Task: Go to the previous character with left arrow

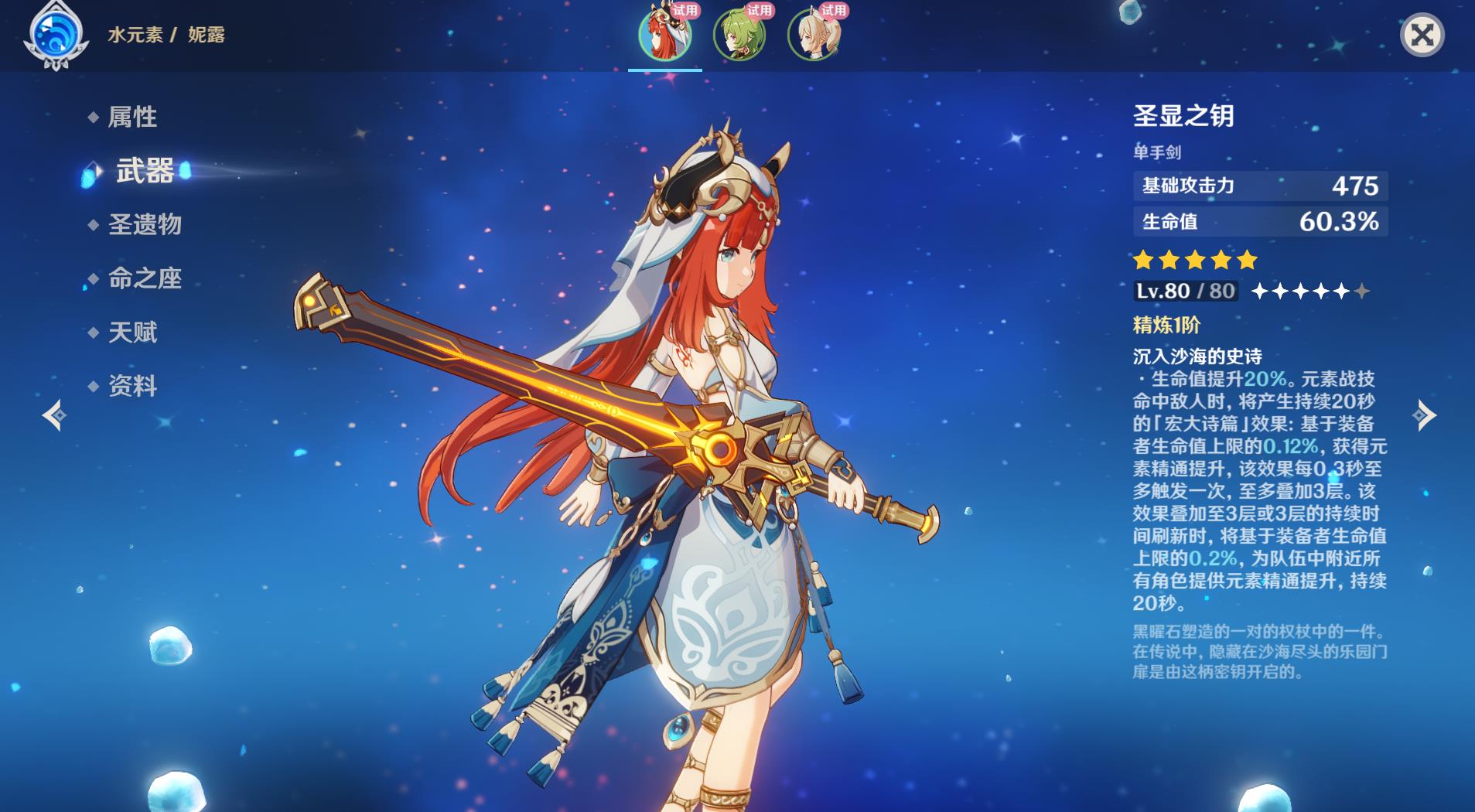Action: click(x=54, y=415)
